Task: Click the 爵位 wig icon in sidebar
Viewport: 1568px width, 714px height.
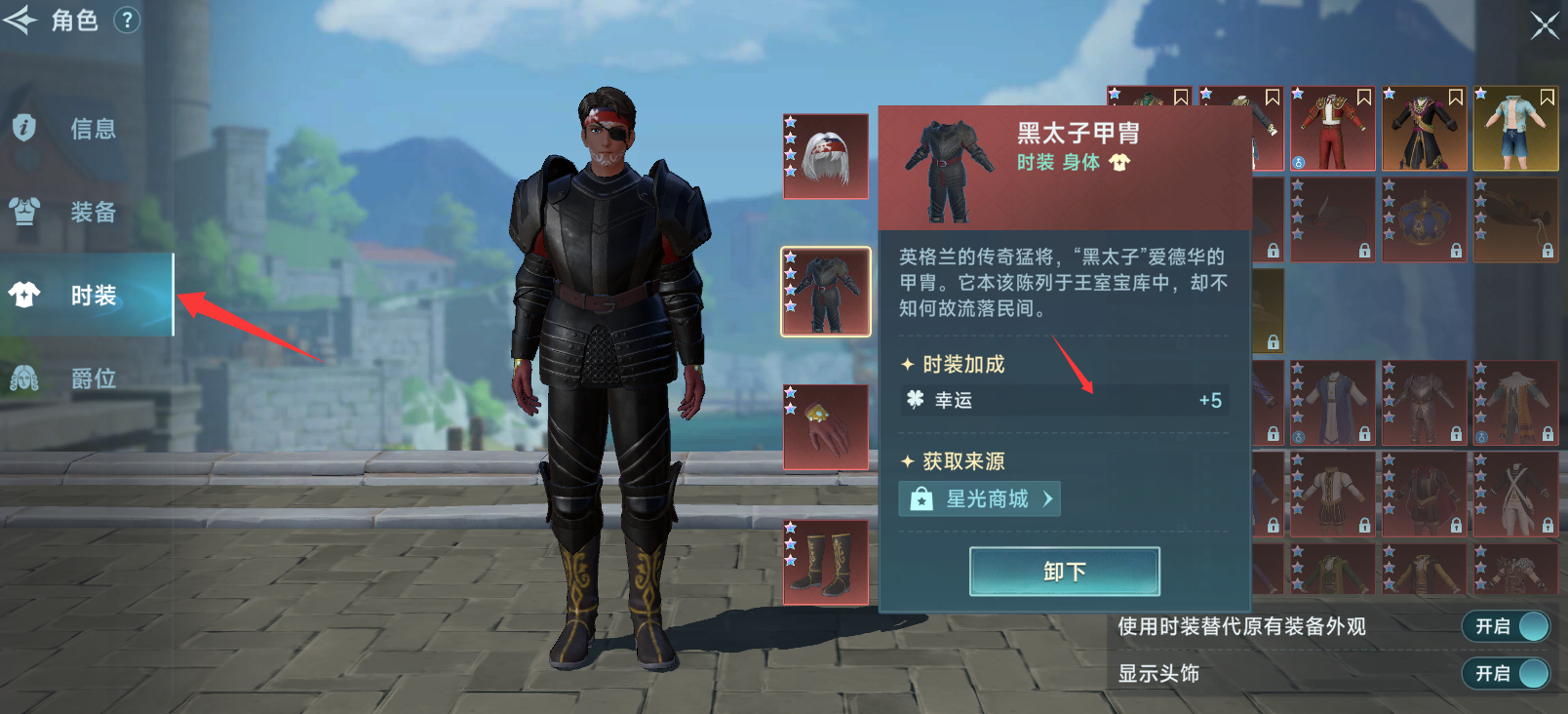Action: (x=24, y=378)
